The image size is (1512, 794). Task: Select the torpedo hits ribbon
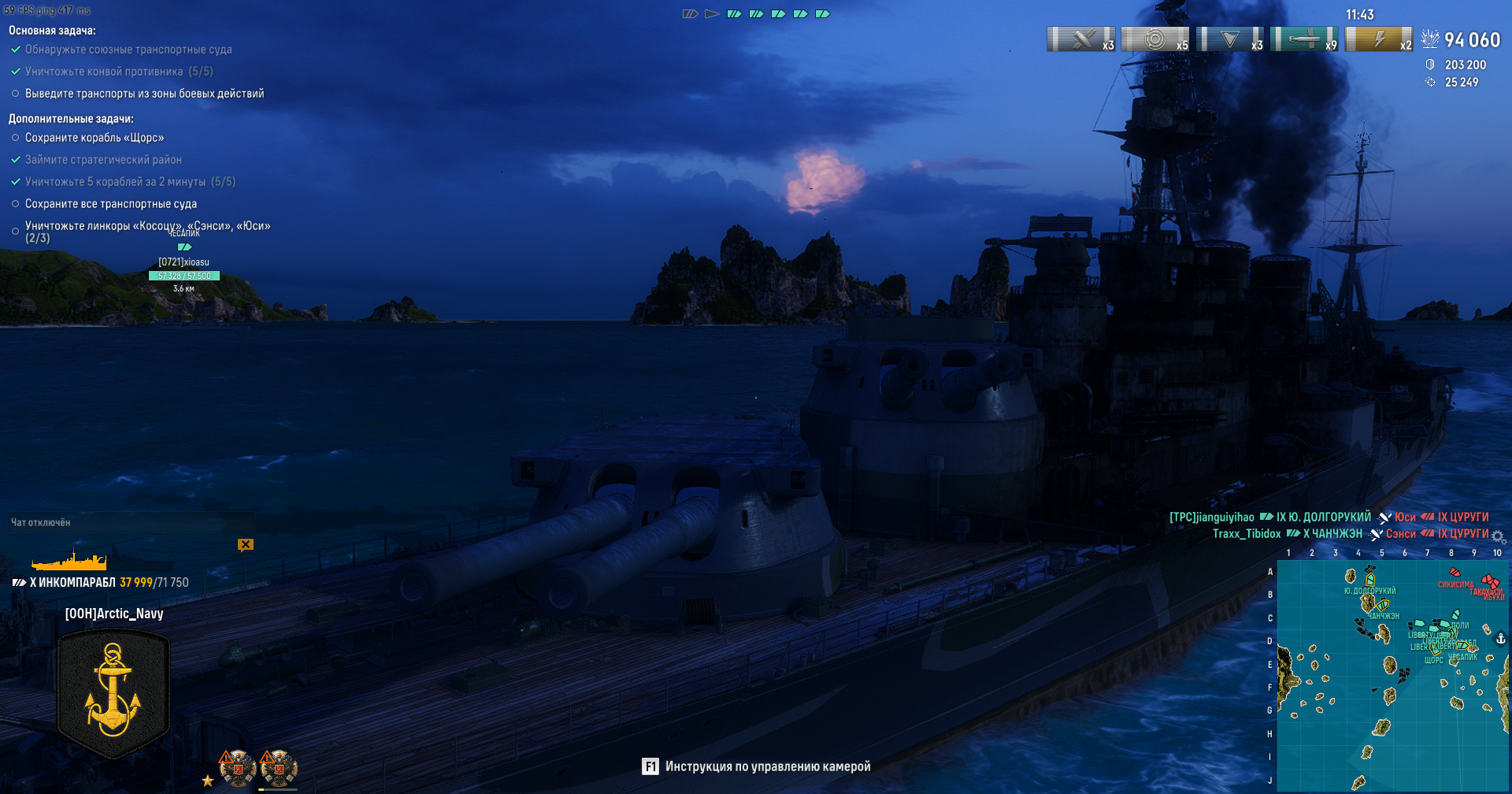(1303, 39)
